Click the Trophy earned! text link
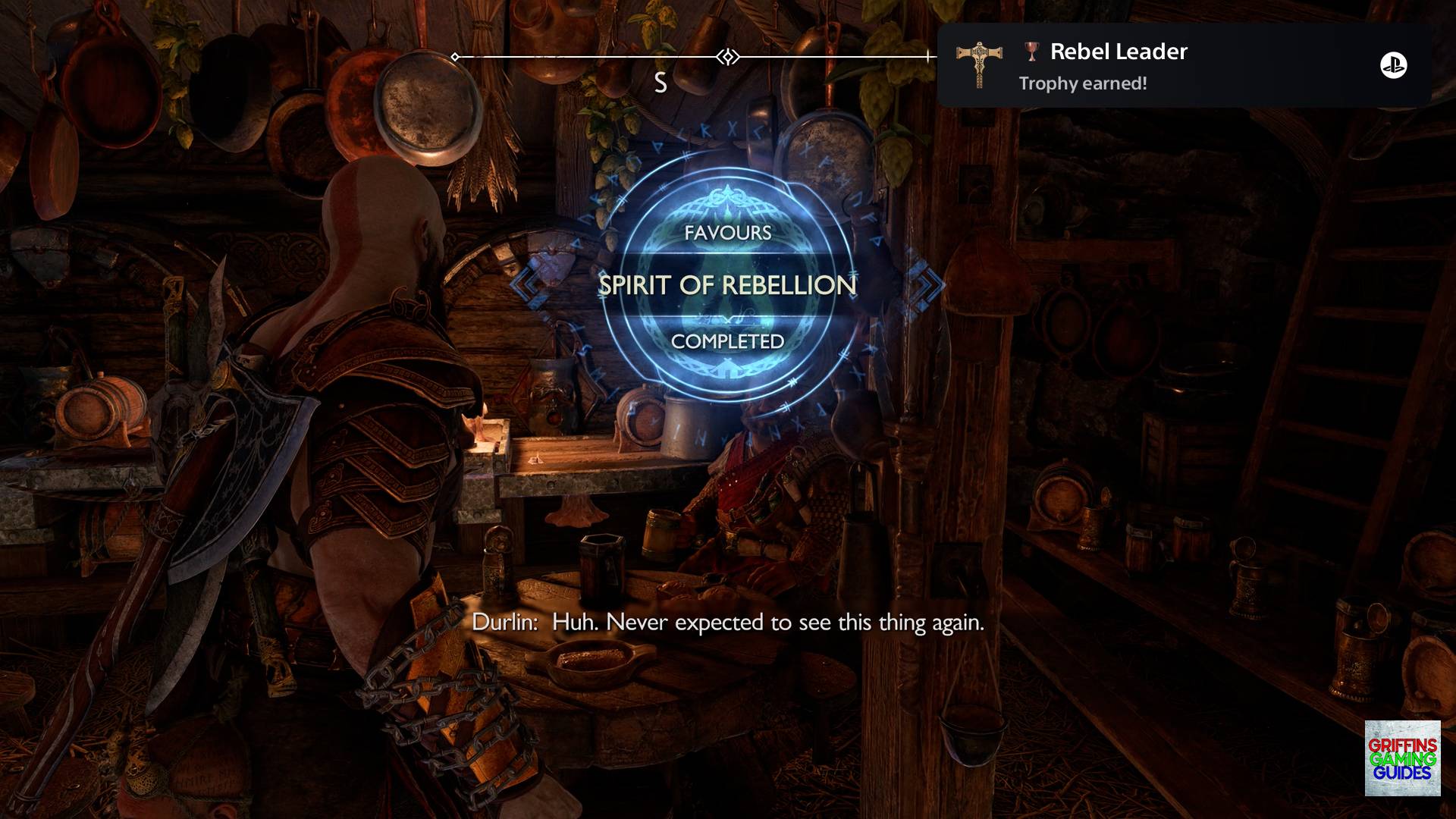This screenshot has width=1456, height=819. [x=1082, y=85]
